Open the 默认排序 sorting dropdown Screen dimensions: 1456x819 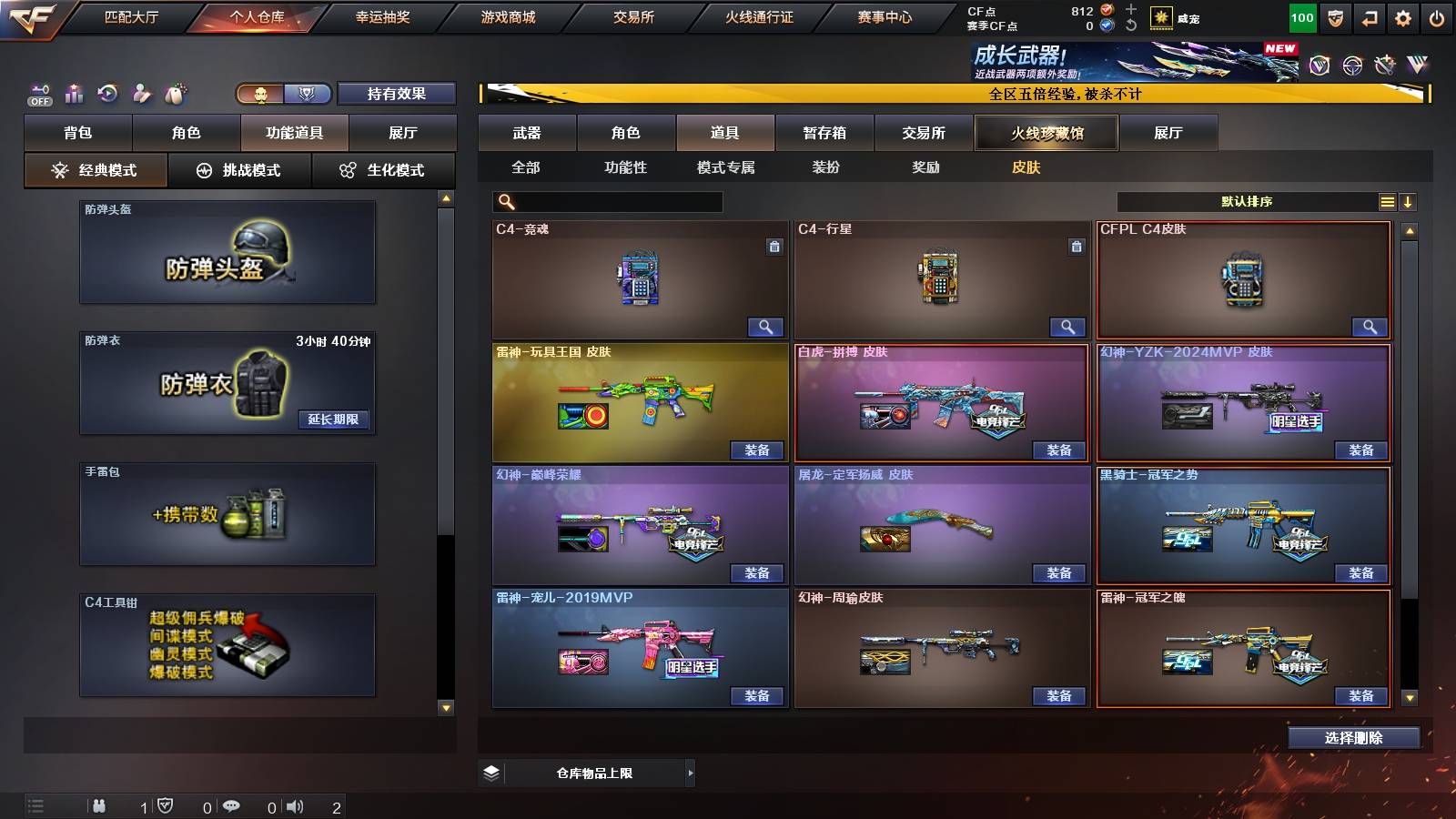pyautogui.click(x=1247, y=200)
